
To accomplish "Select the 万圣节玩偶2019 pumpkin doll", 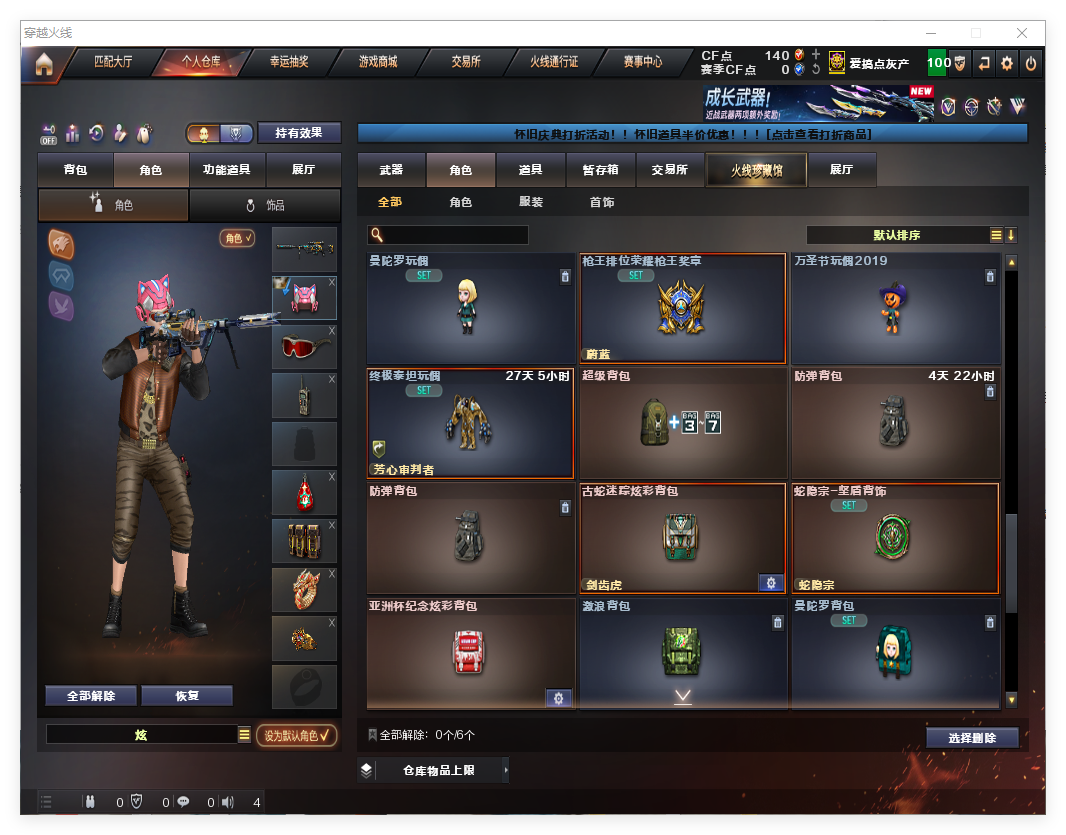I will [894, 308].
